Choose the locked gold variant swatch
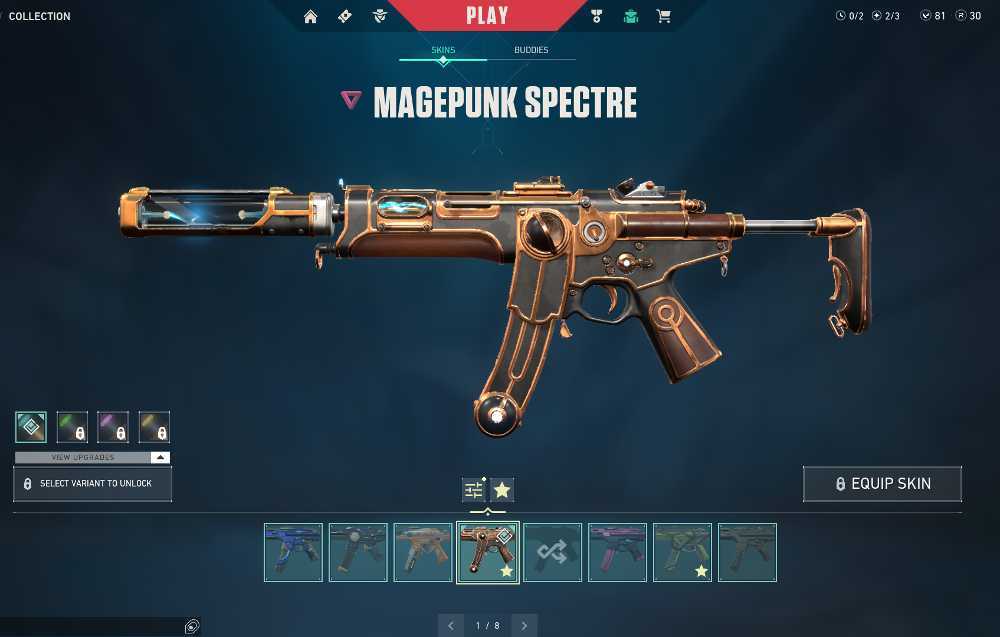Image resolution: width=1000 pixels, height=637 pixels. 154,427
